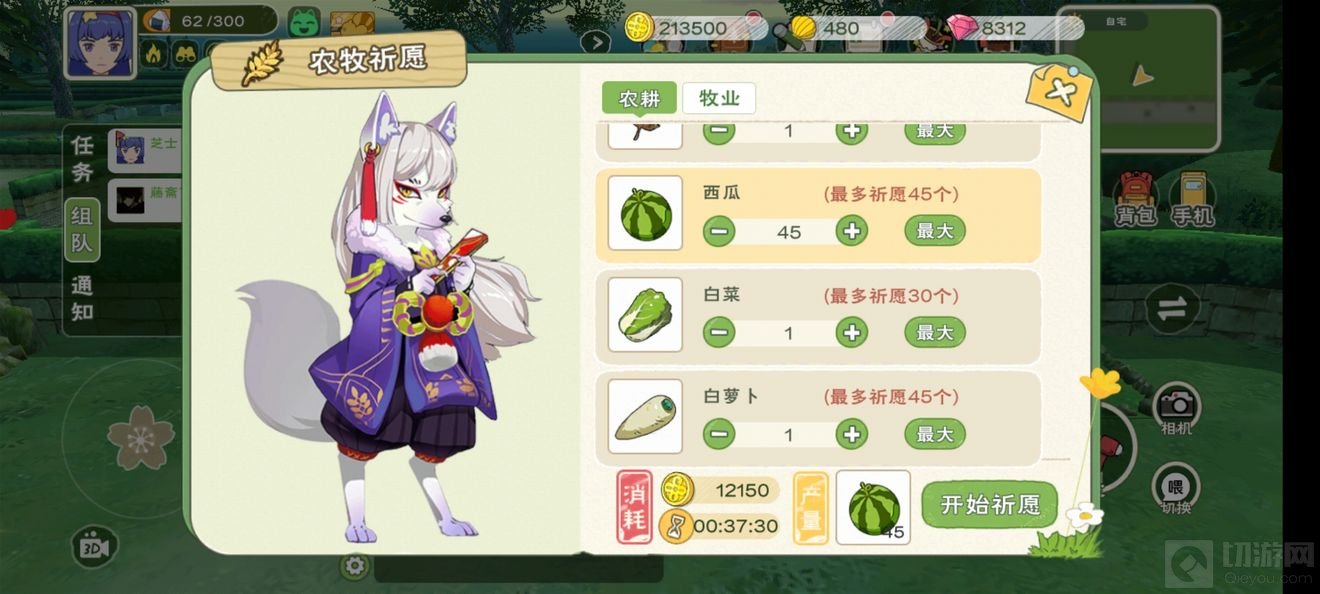The image size is (1320, 594).
Task: Pick the white radish item icon
Action: (x=645, y=416)
